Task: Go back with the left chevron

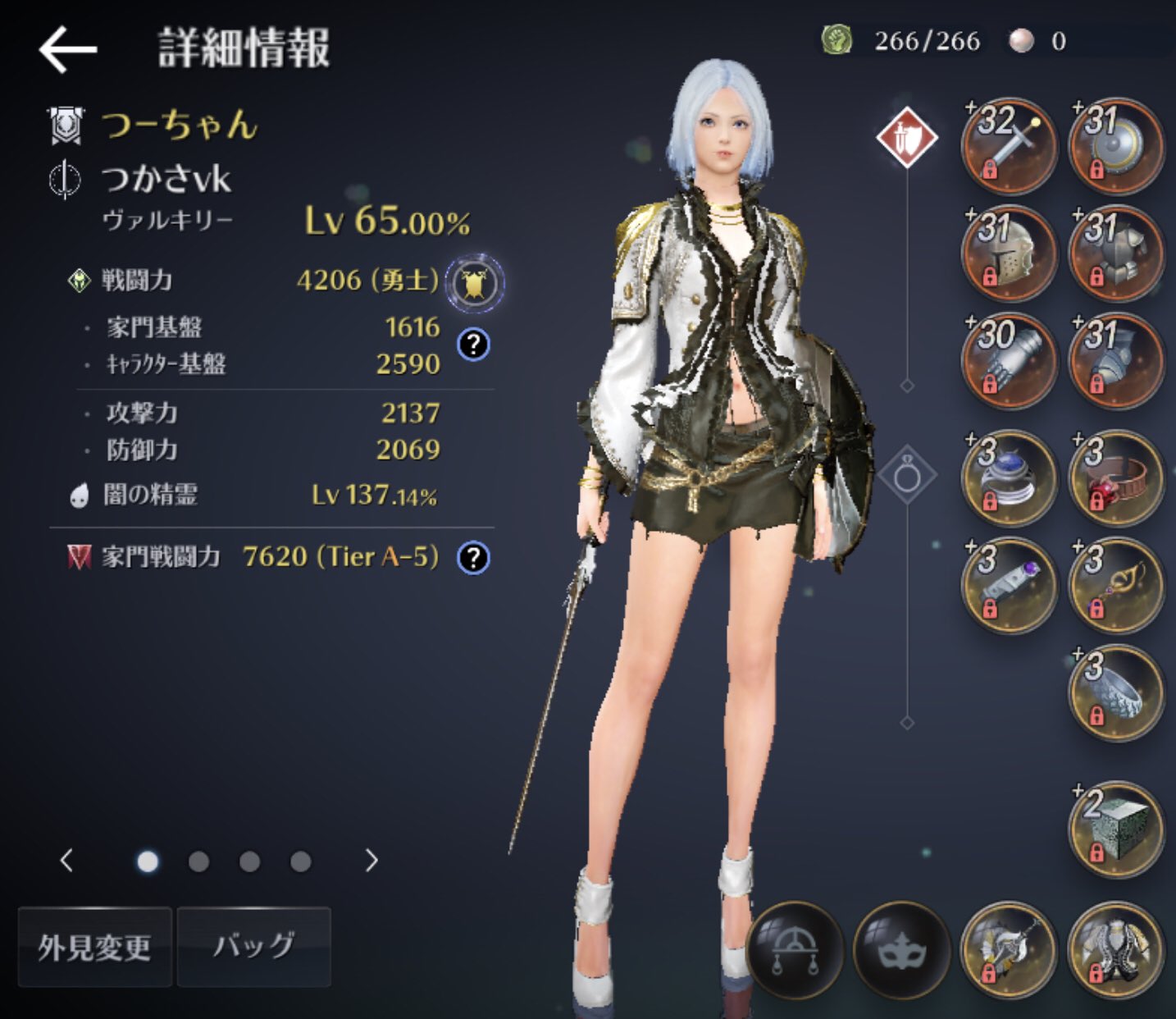Action: coord(66,861)
